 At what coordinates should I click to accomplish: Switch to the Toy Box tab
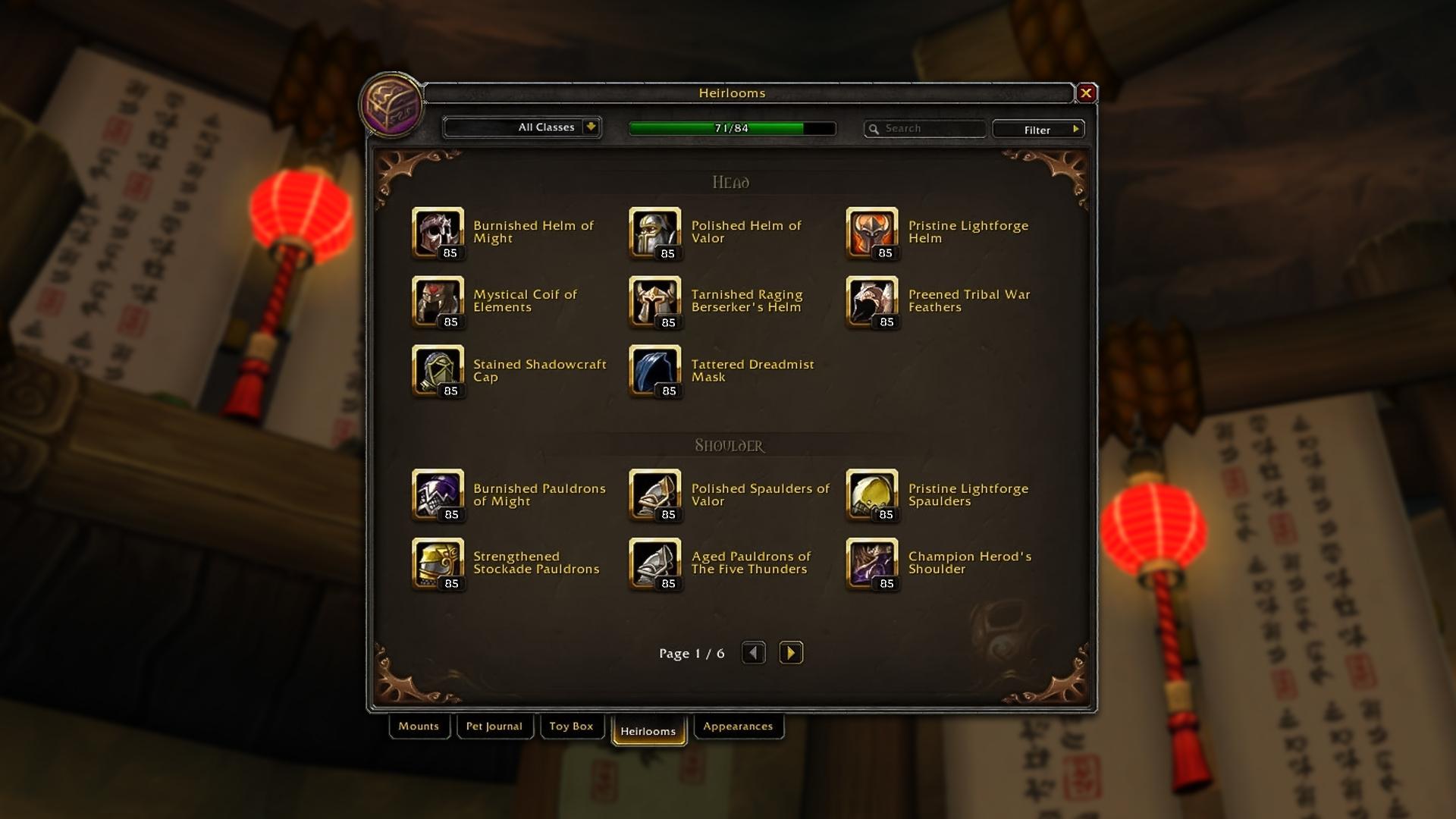coord(571,726)
